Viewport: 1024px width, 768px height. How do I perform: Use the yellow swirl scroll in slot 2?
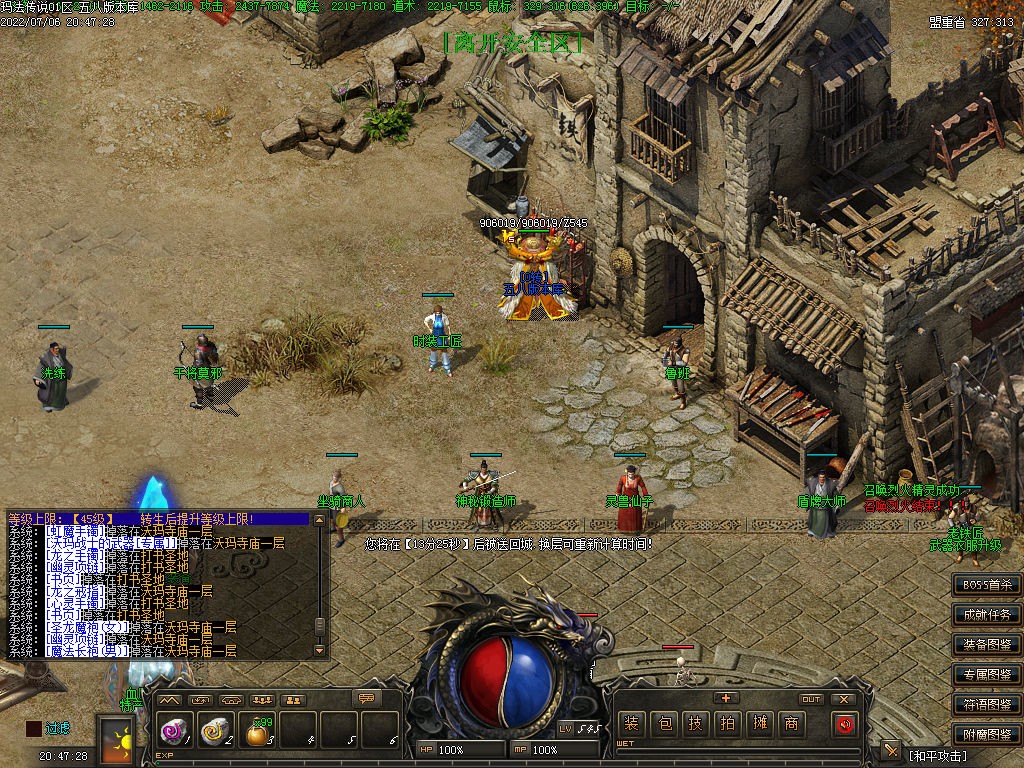click(x=215, y=732)
